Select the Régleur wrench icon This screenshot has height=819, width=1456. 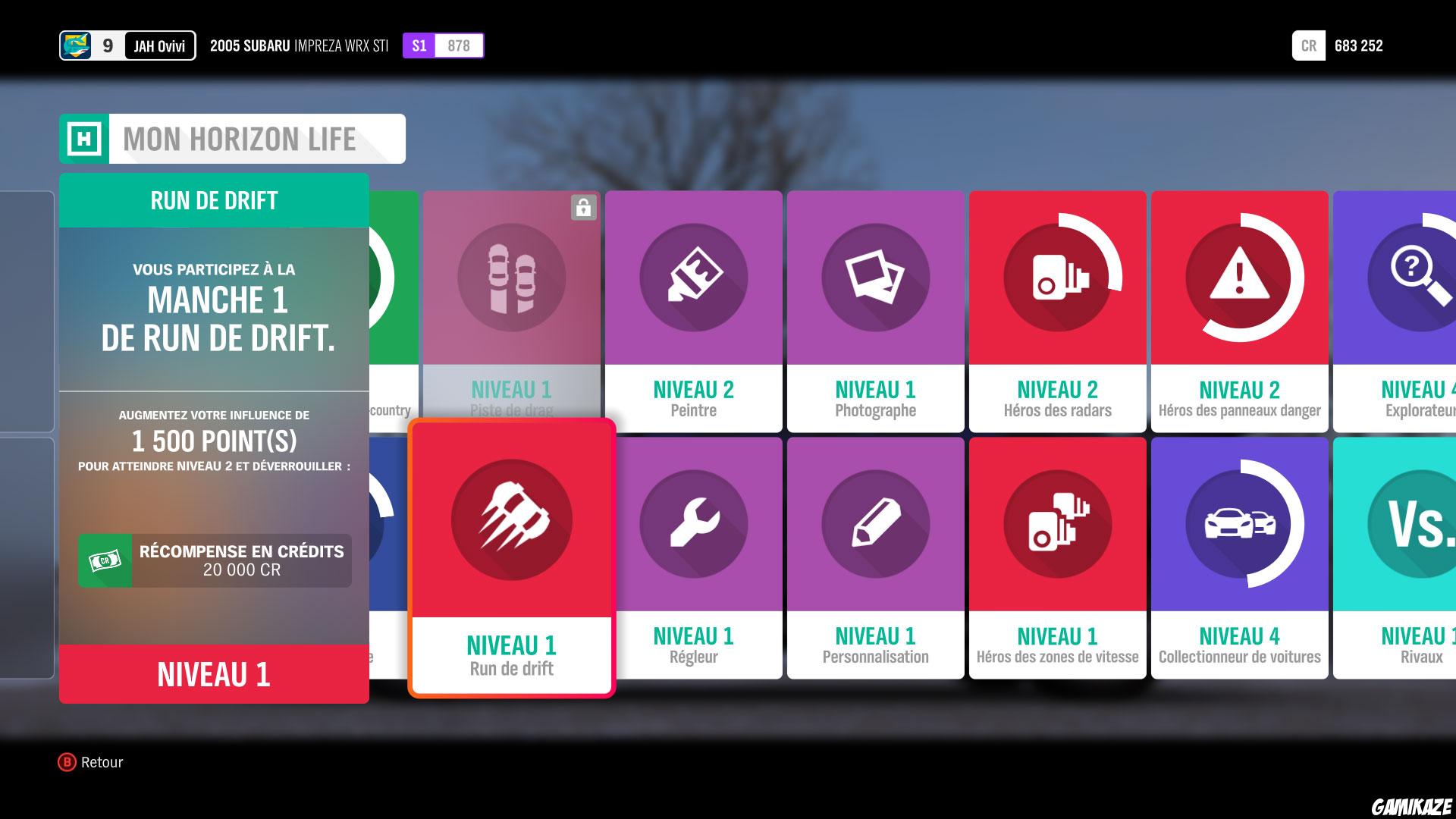693,523
